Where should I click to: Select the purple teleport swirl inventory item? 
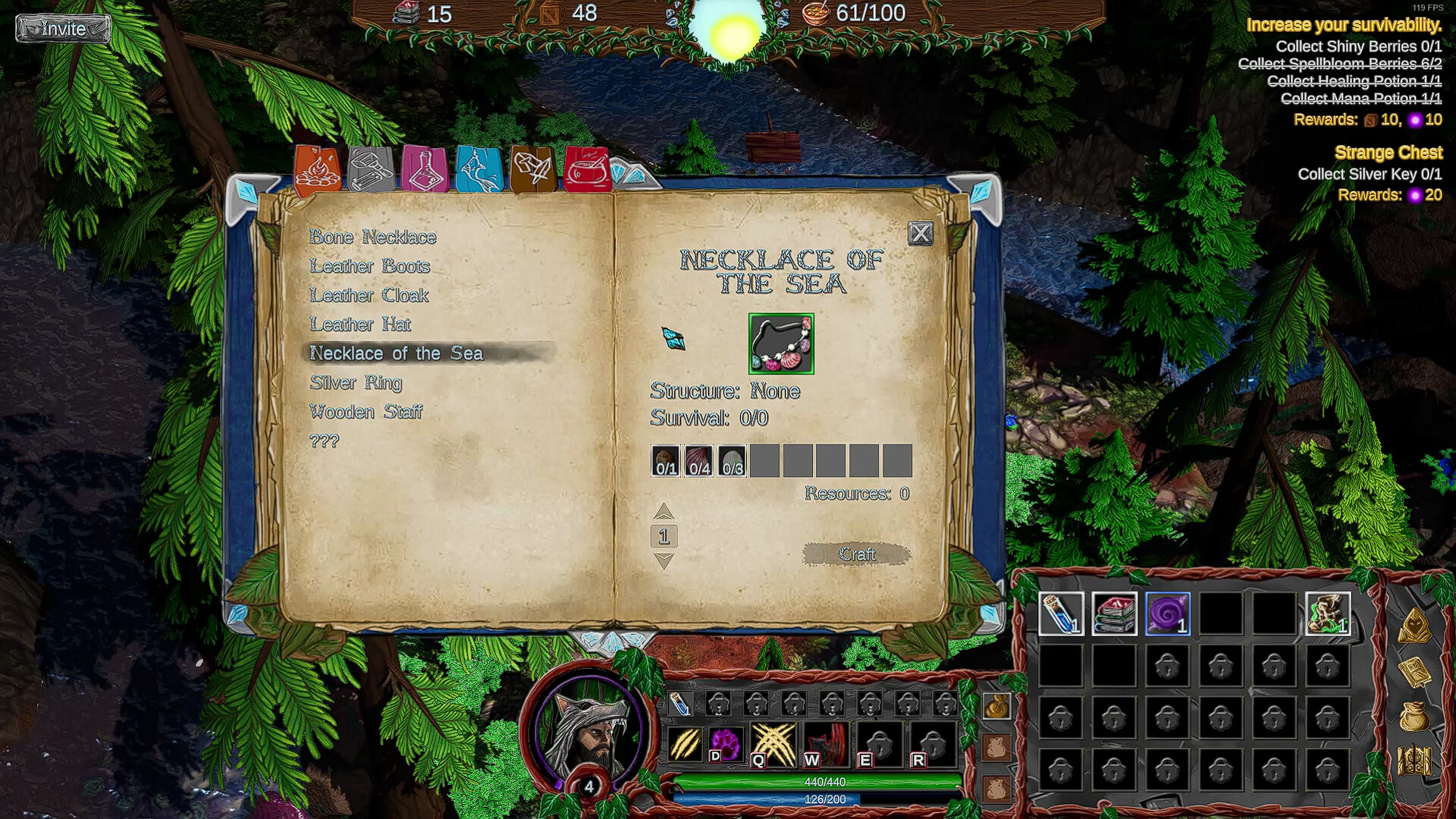pyautogui.click(x=1168, y=616)
